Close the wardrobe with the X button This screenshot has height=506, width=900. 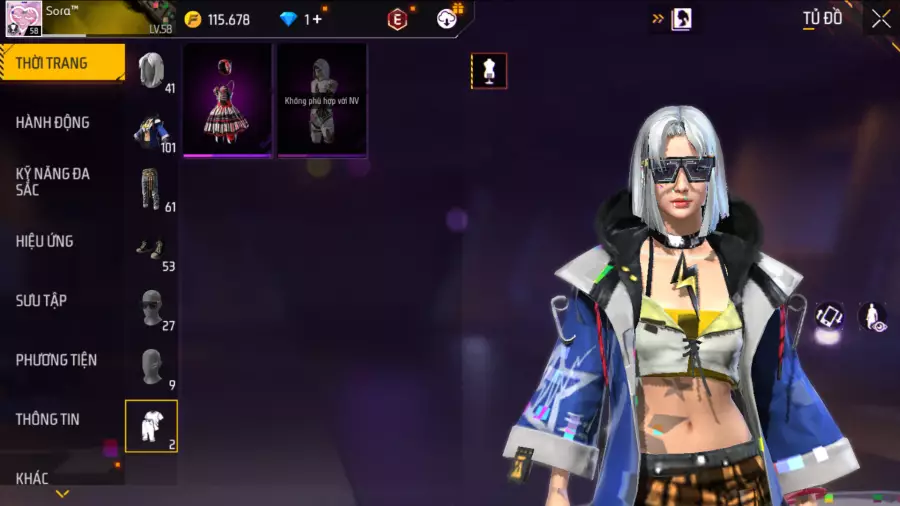[880, 18]
